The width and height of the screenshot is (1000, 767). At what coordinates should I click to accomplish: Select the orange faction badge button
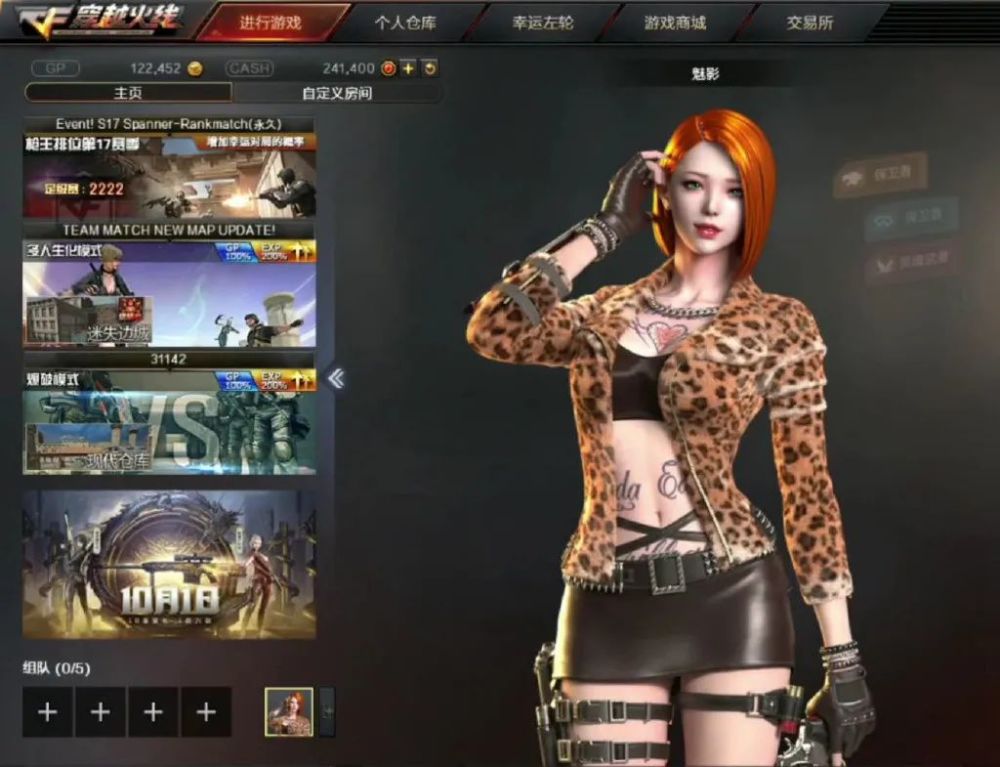point(881,175)
